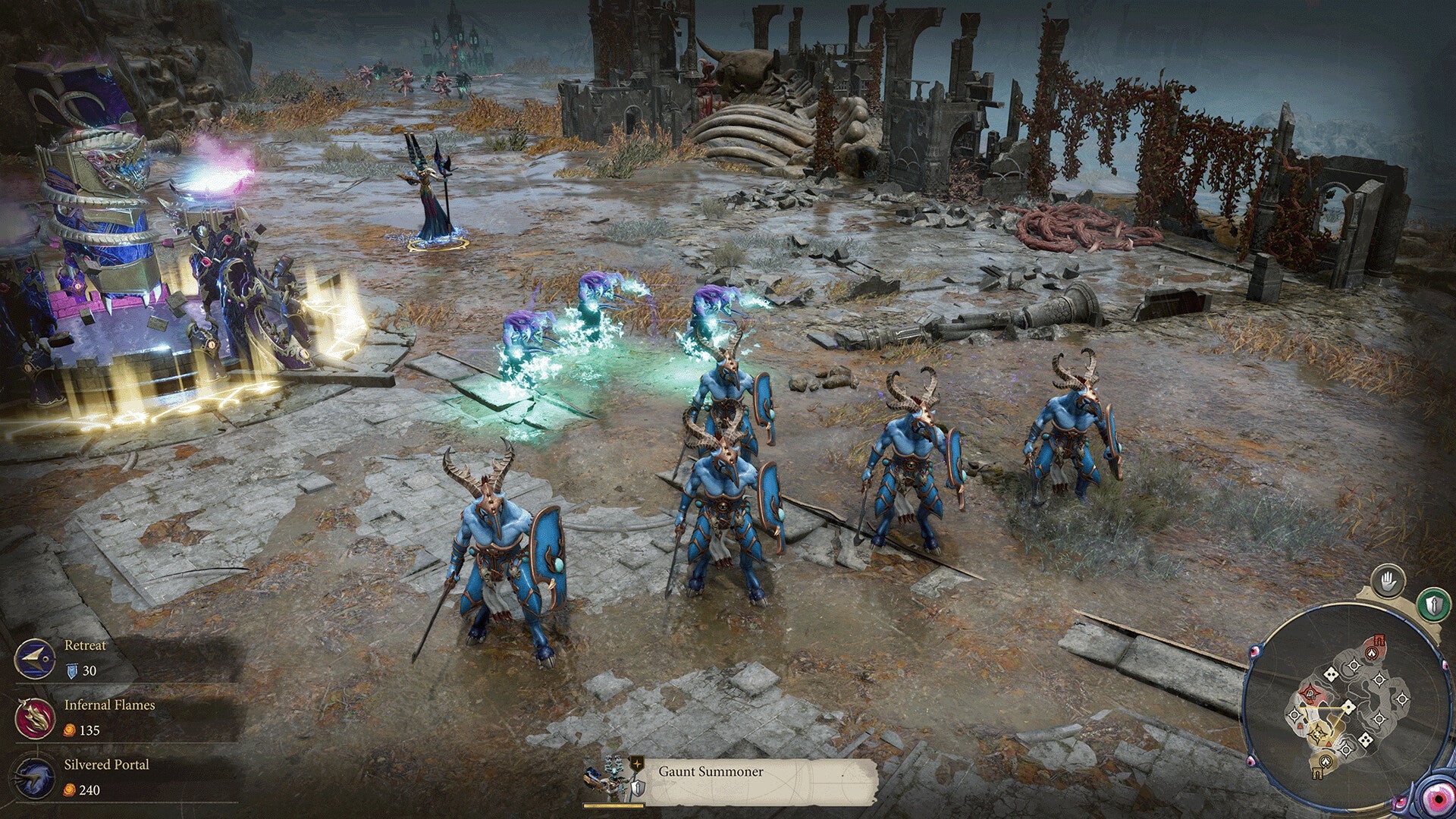Click a white capture-point diamond on the minimap
This screenshot has width=1456, height=819.
coord(1349,706)
